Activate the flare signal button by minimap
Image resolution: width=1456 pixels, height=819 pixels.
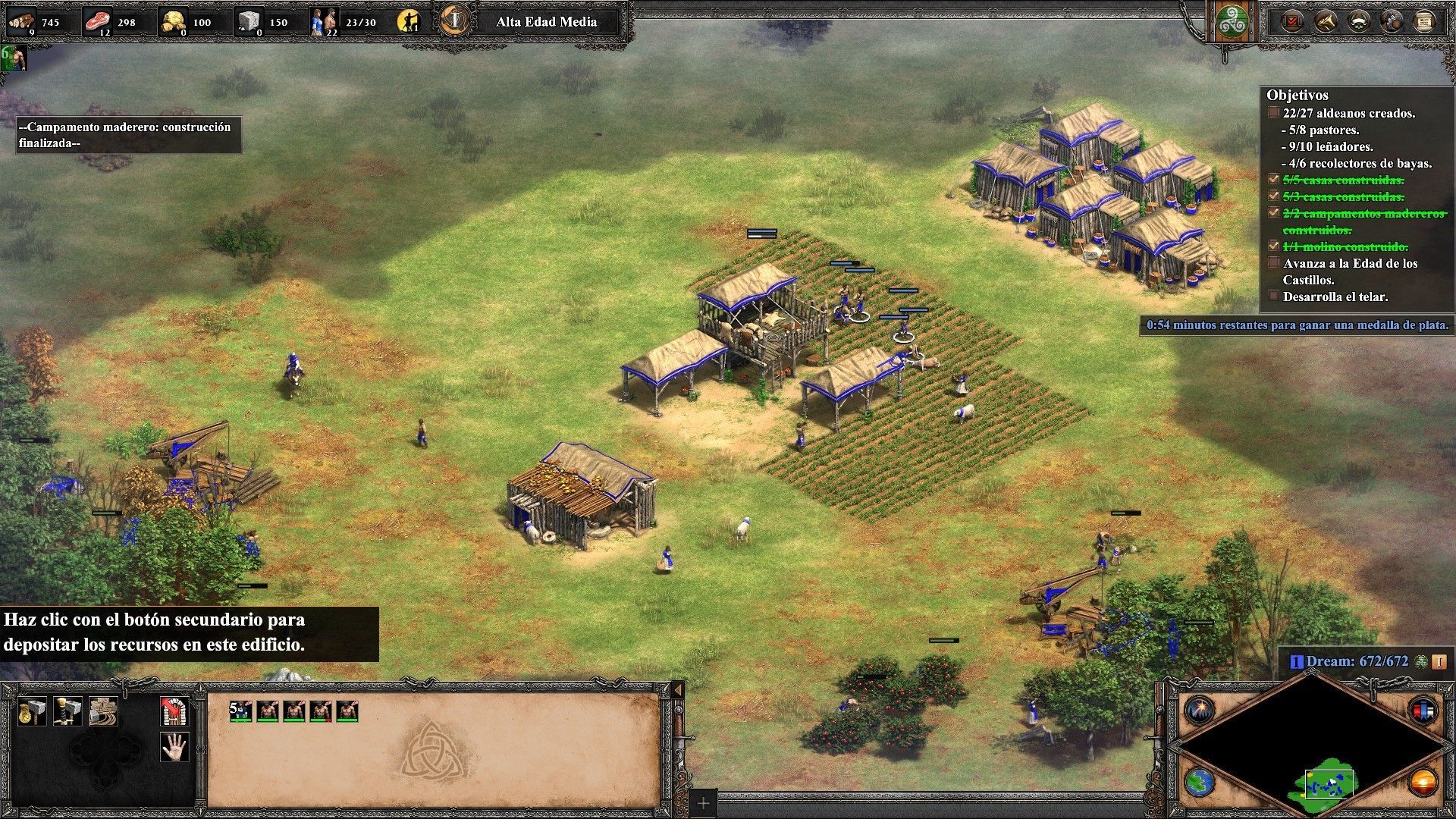click(1200, 710)
